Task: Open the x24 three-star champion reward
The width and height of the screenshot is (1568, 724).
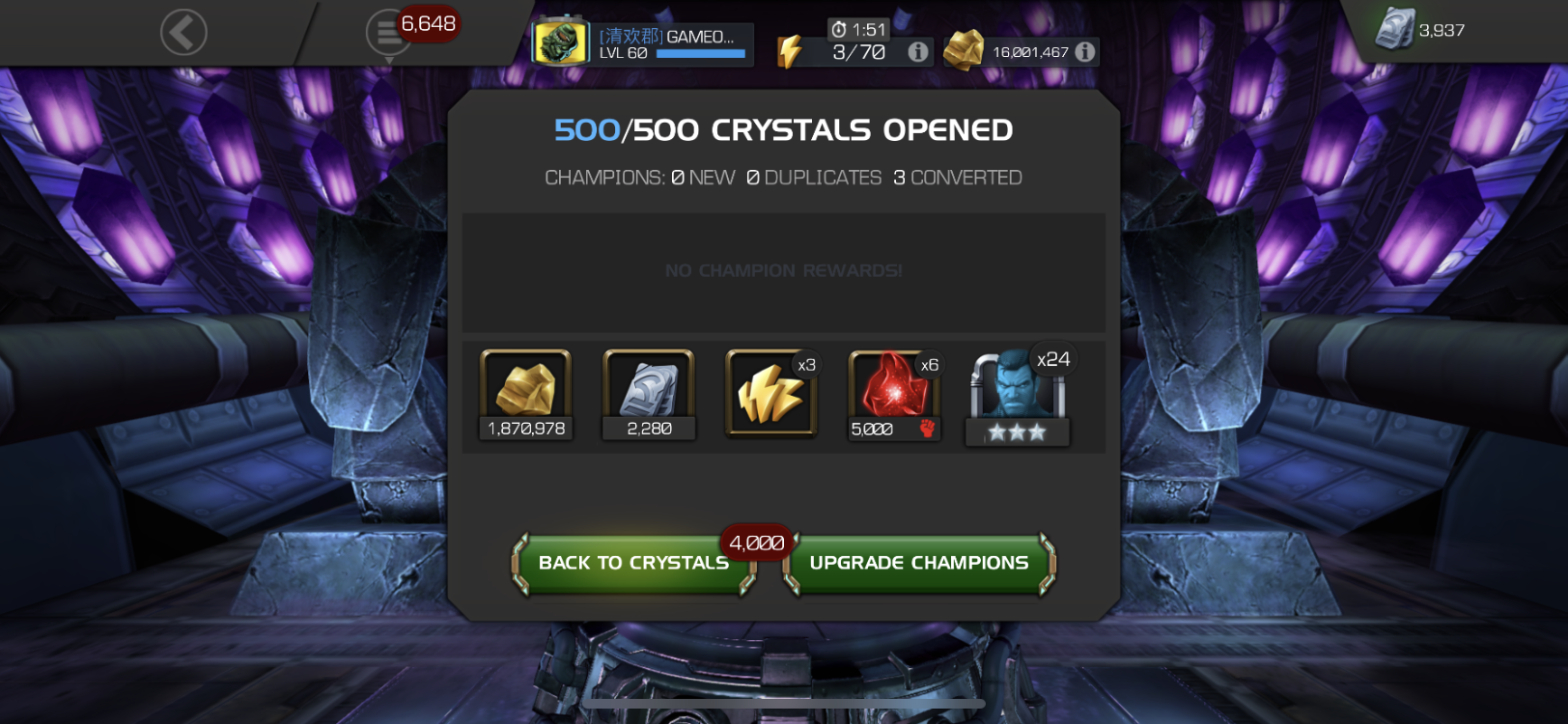Action: pyautogui.click(x=1016, y=394)
